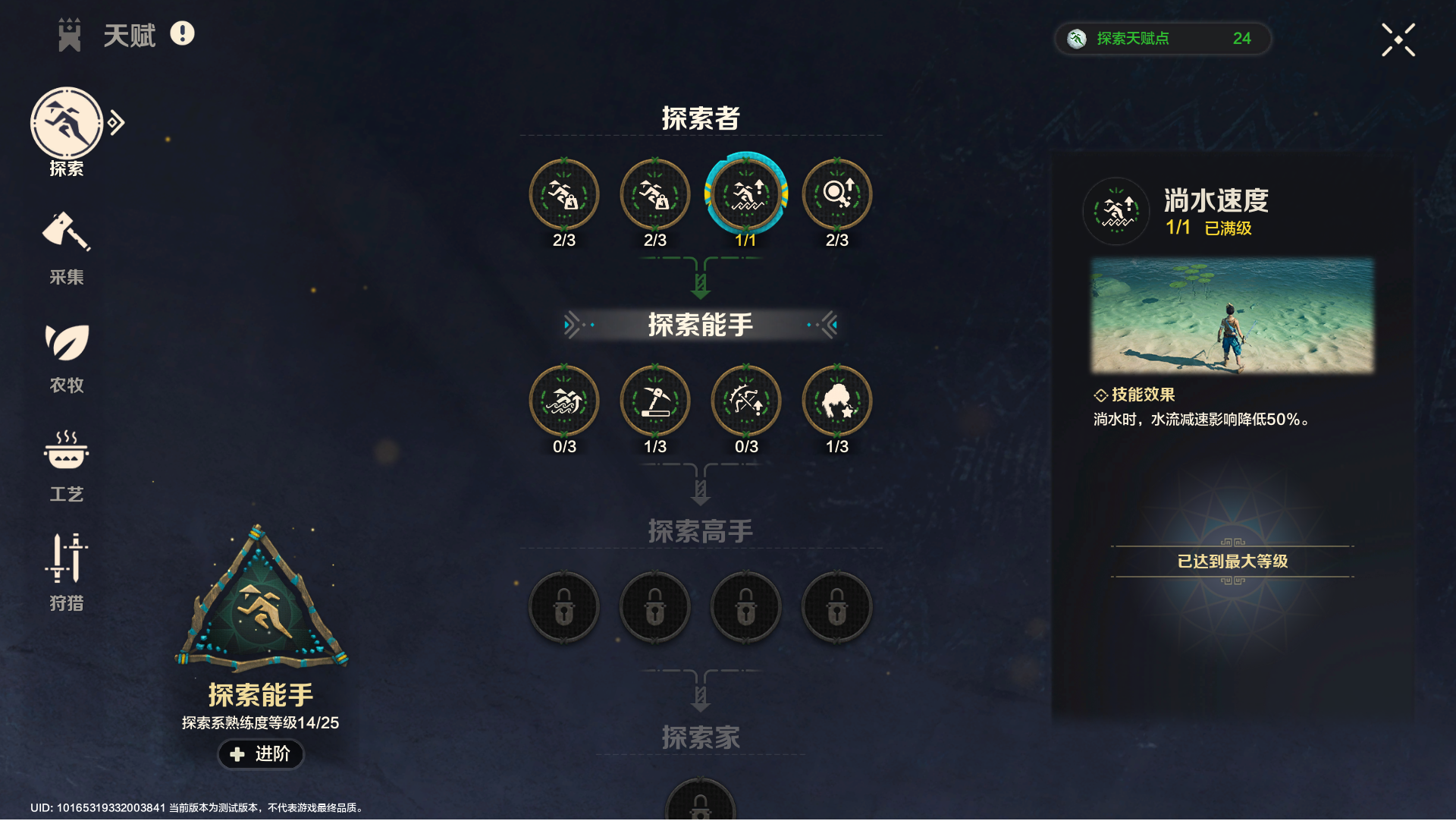1456x821 pixels.
Task: Open the pickaxe talent rated 1/3
Action: click(x=654, y=401)
